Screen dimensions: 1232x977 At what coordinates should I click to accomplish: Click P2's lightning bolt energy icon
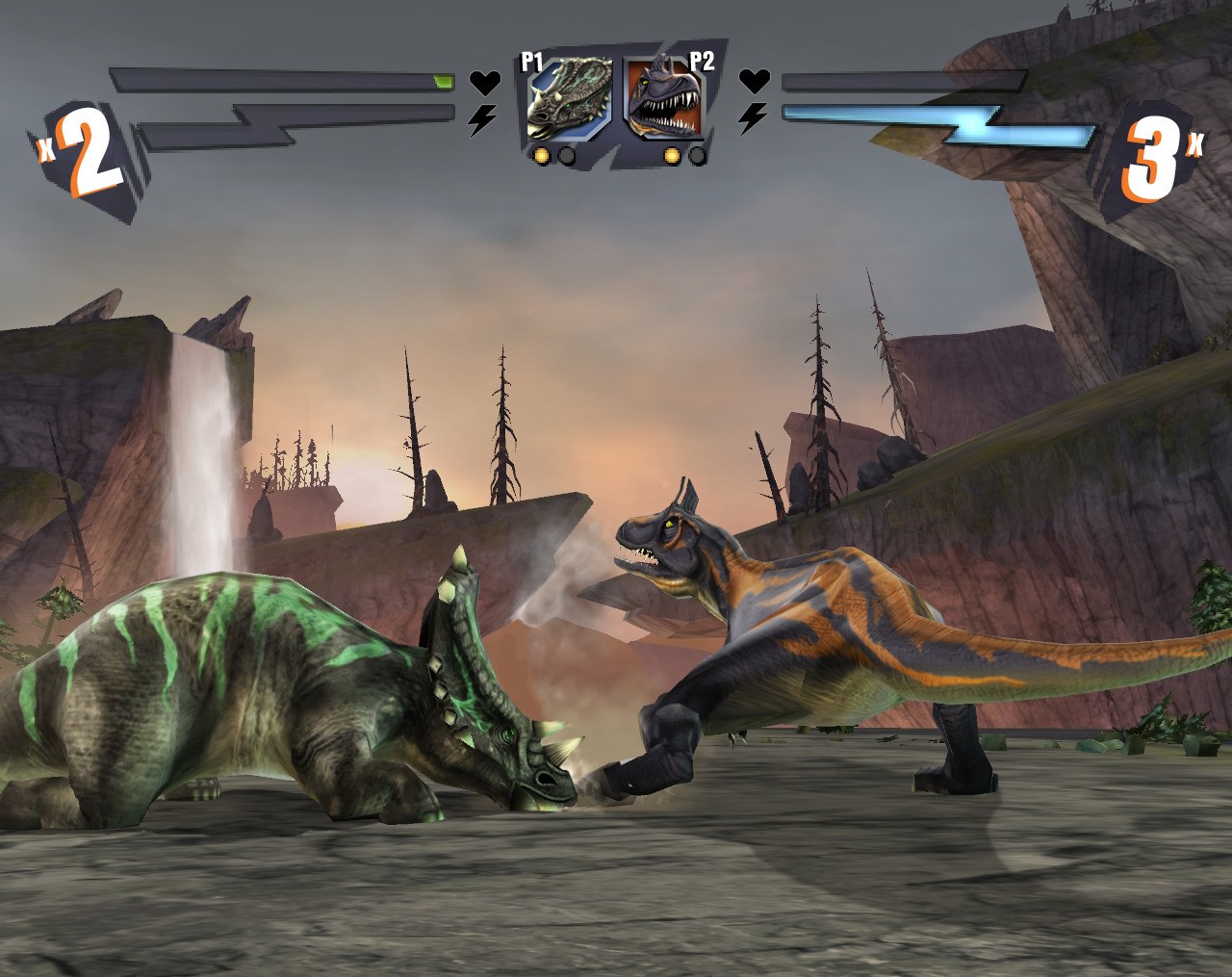753,118
